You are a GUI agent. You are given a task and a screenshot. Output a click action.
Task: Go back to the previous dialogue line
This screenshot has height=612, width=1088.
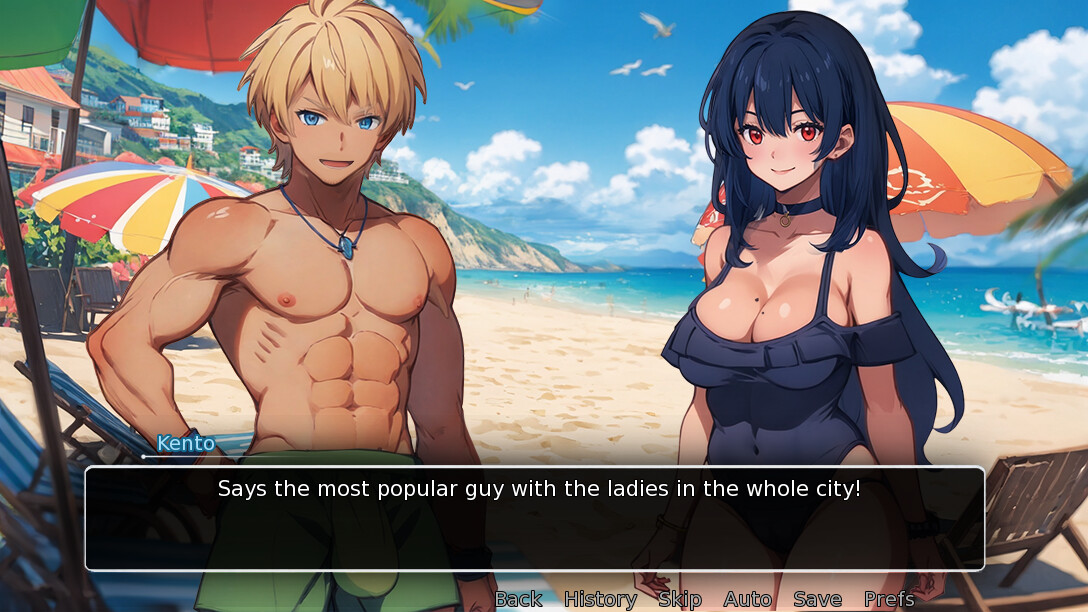tap(518, 599)
